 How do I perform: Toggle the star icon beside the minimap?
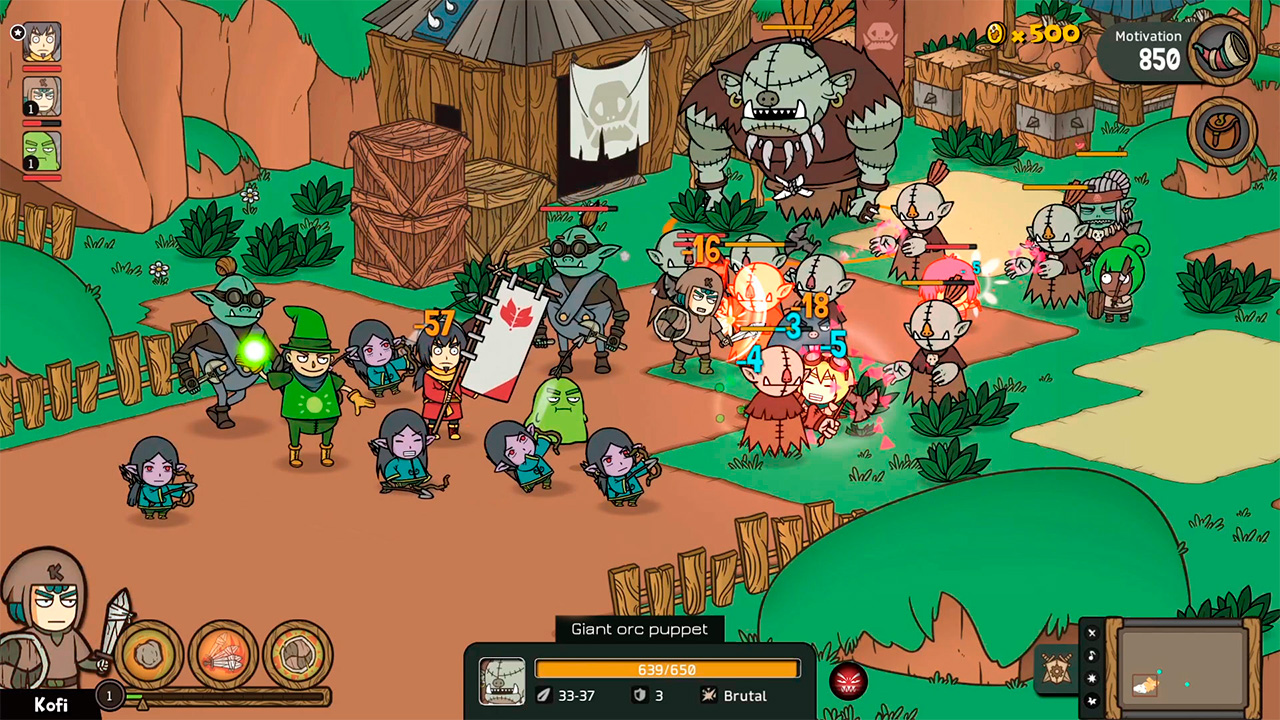[1090, 701]
